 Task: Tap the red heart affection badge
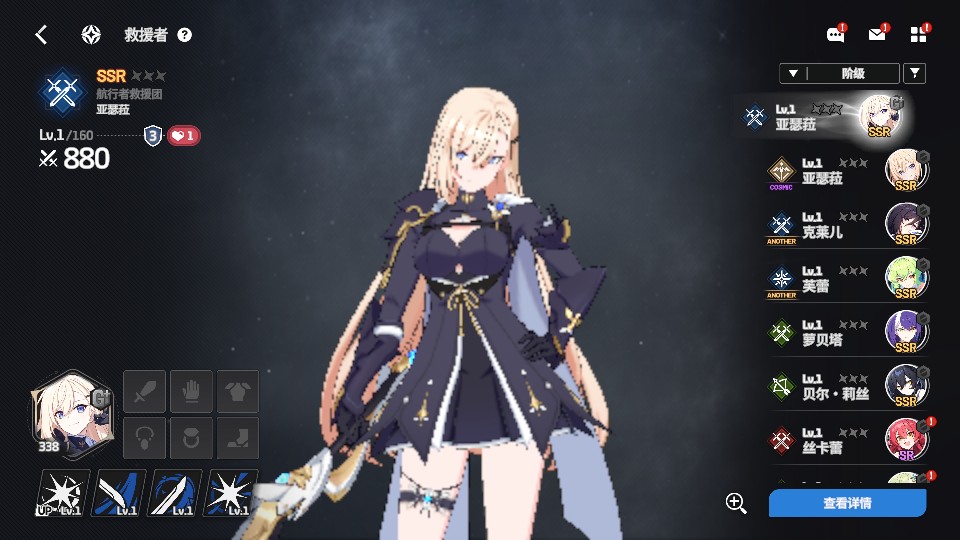point(183,135)
